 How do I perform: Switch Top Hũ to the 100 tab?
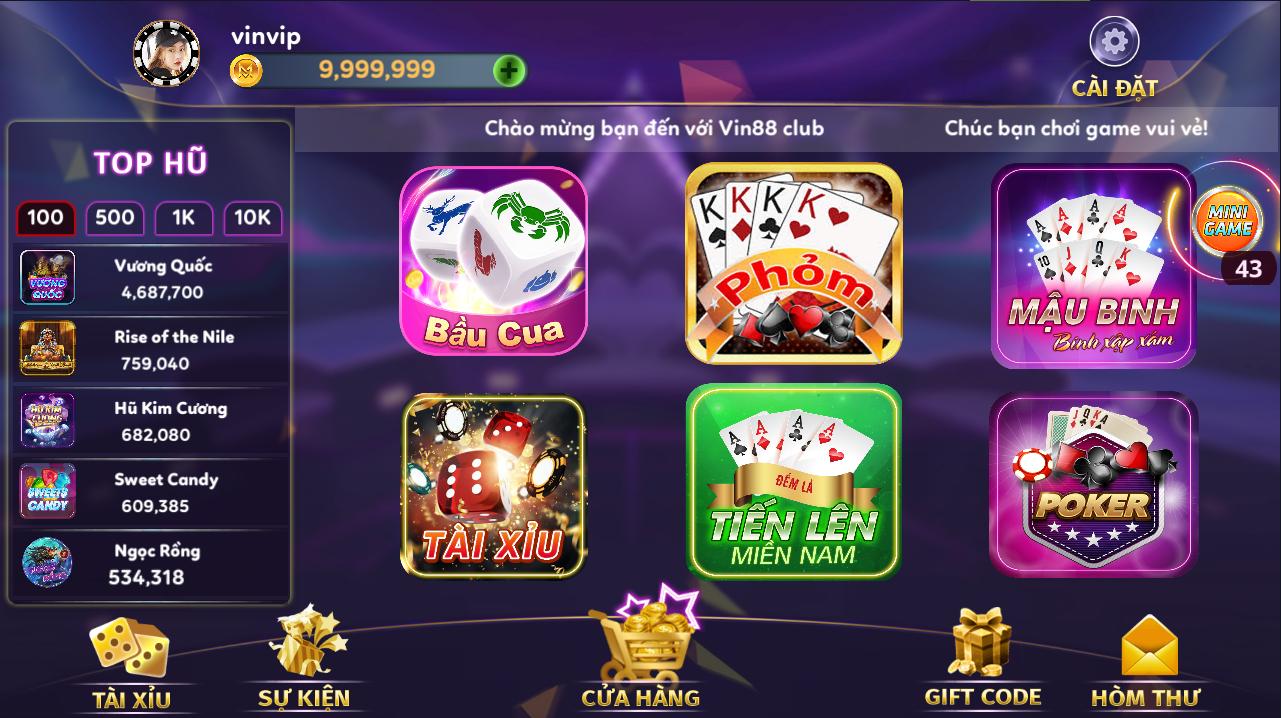coord(45,218)
